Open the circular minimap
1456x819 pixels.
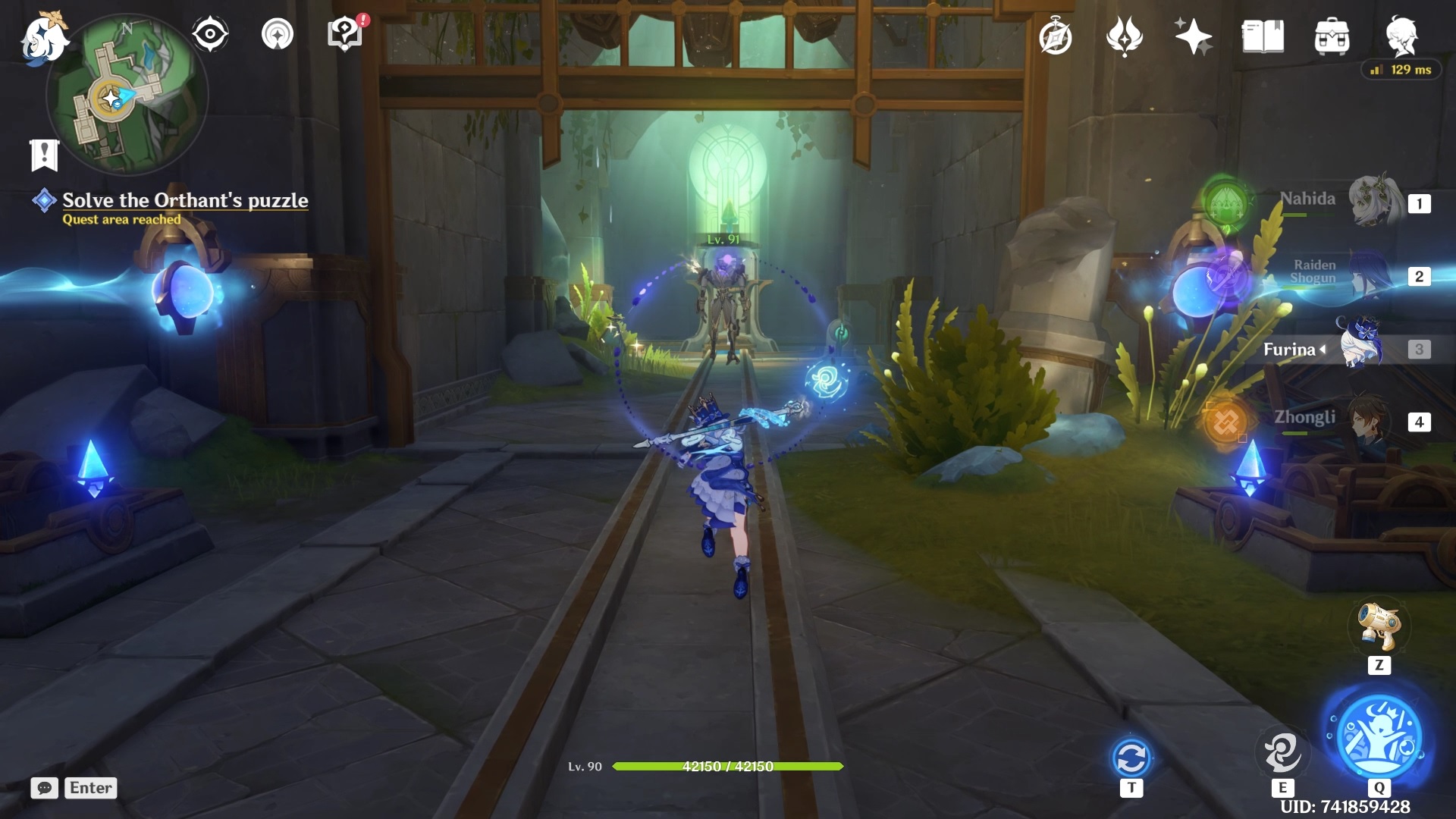coord(126,96)
